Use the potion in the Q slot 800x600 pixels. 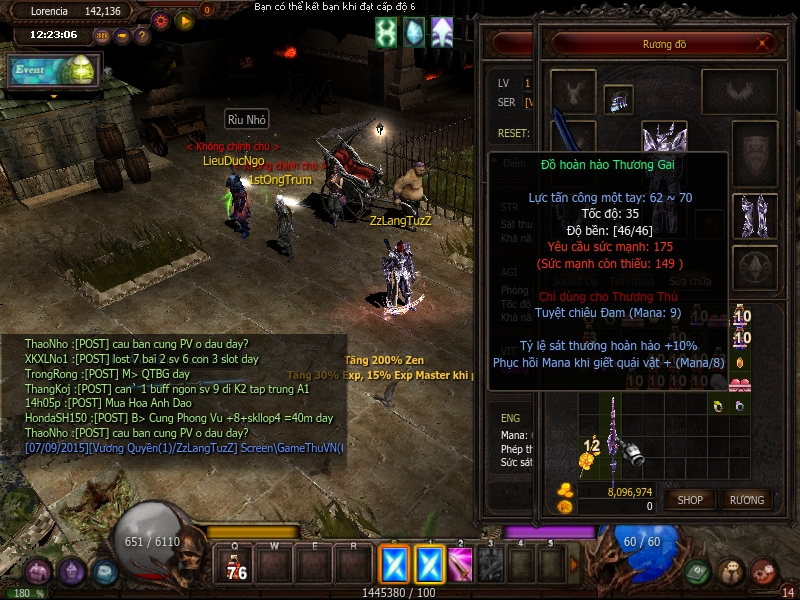pos(236,566)
